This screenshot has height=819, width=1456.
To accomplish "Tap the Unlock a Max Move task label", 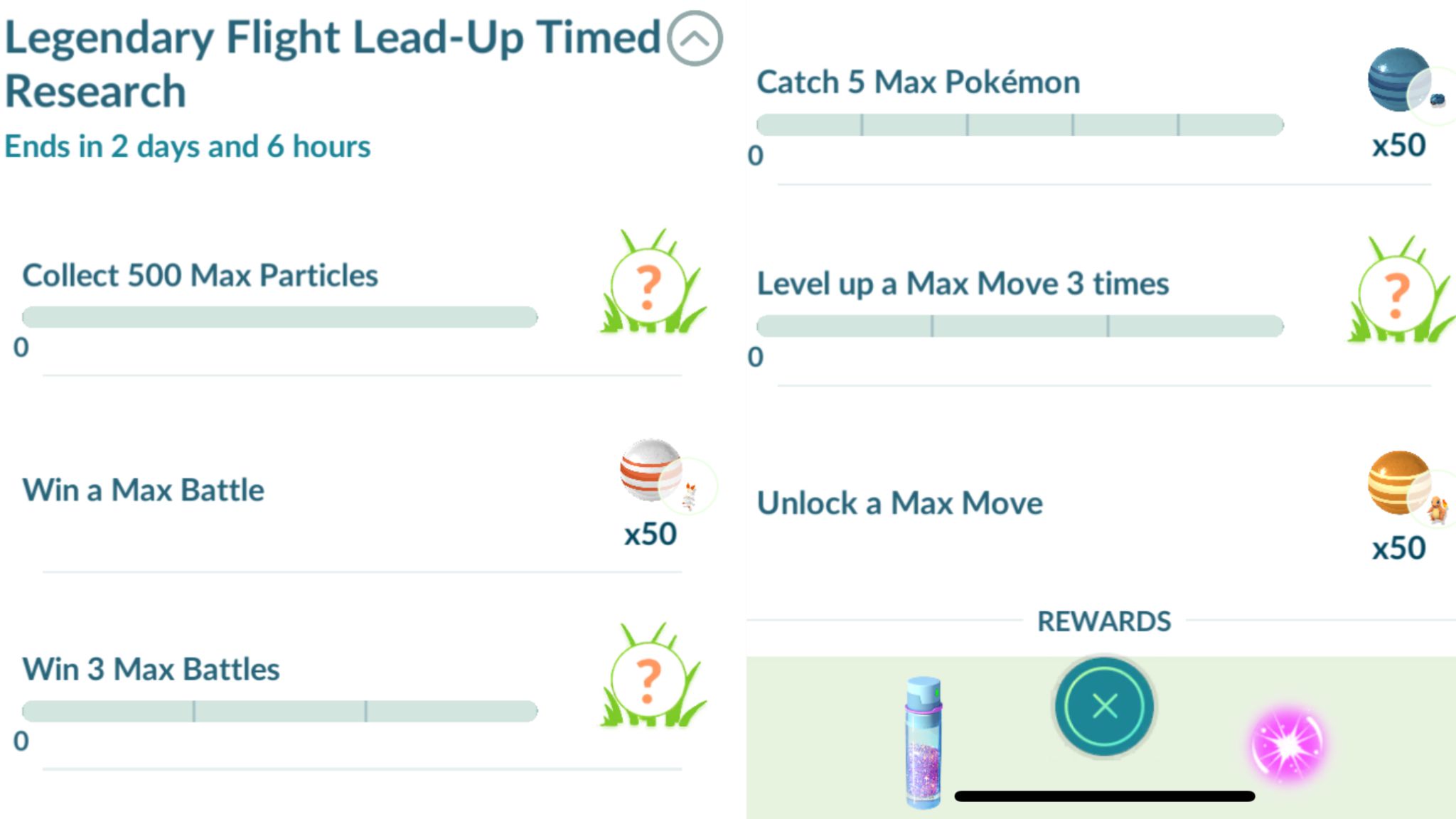I will click(899, 503).
